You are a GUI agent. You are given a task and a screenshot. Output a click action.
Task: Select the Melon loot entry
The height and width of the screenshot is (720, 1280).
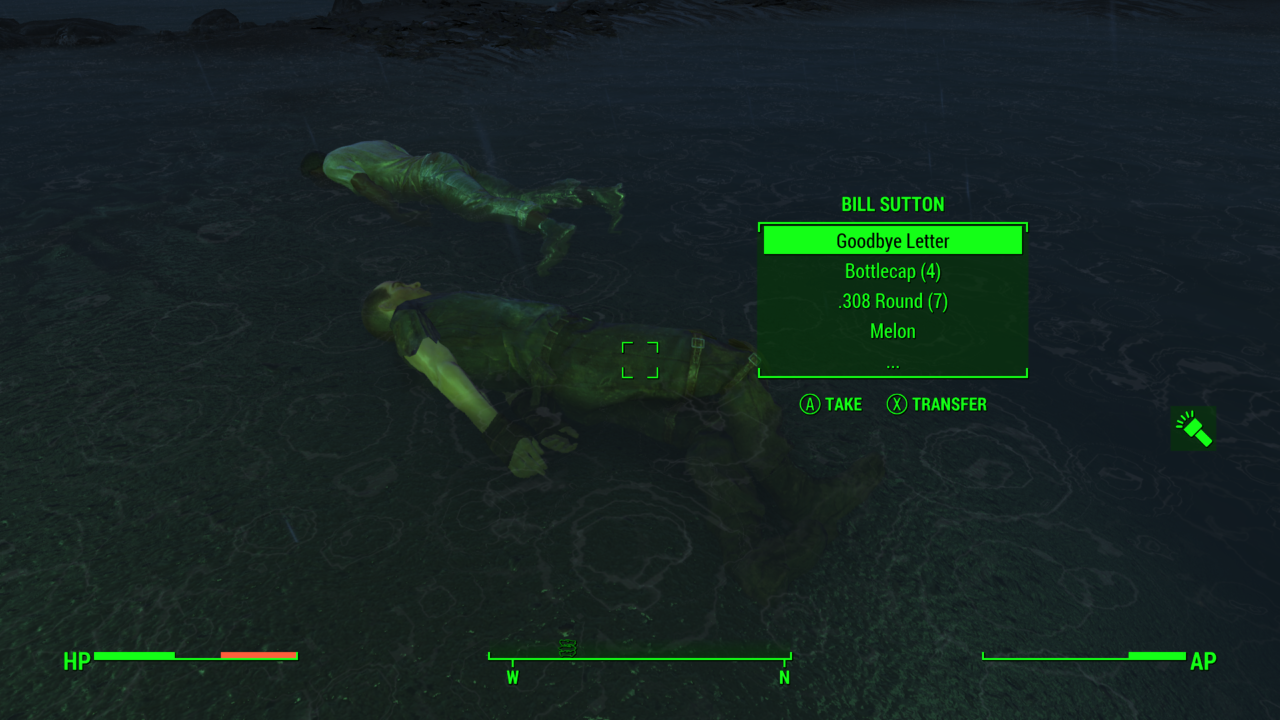893,331
